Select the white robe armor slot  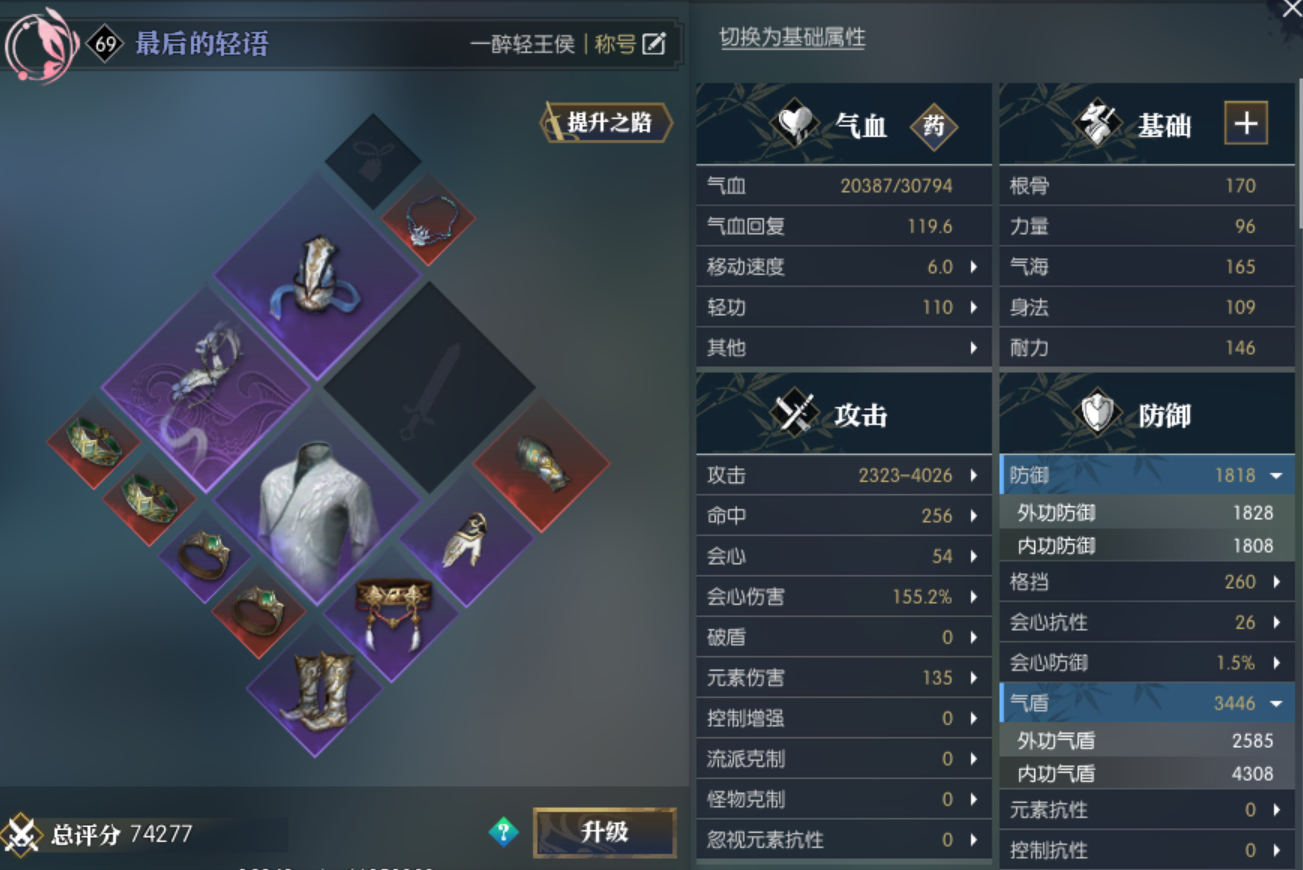coord(316,504)
